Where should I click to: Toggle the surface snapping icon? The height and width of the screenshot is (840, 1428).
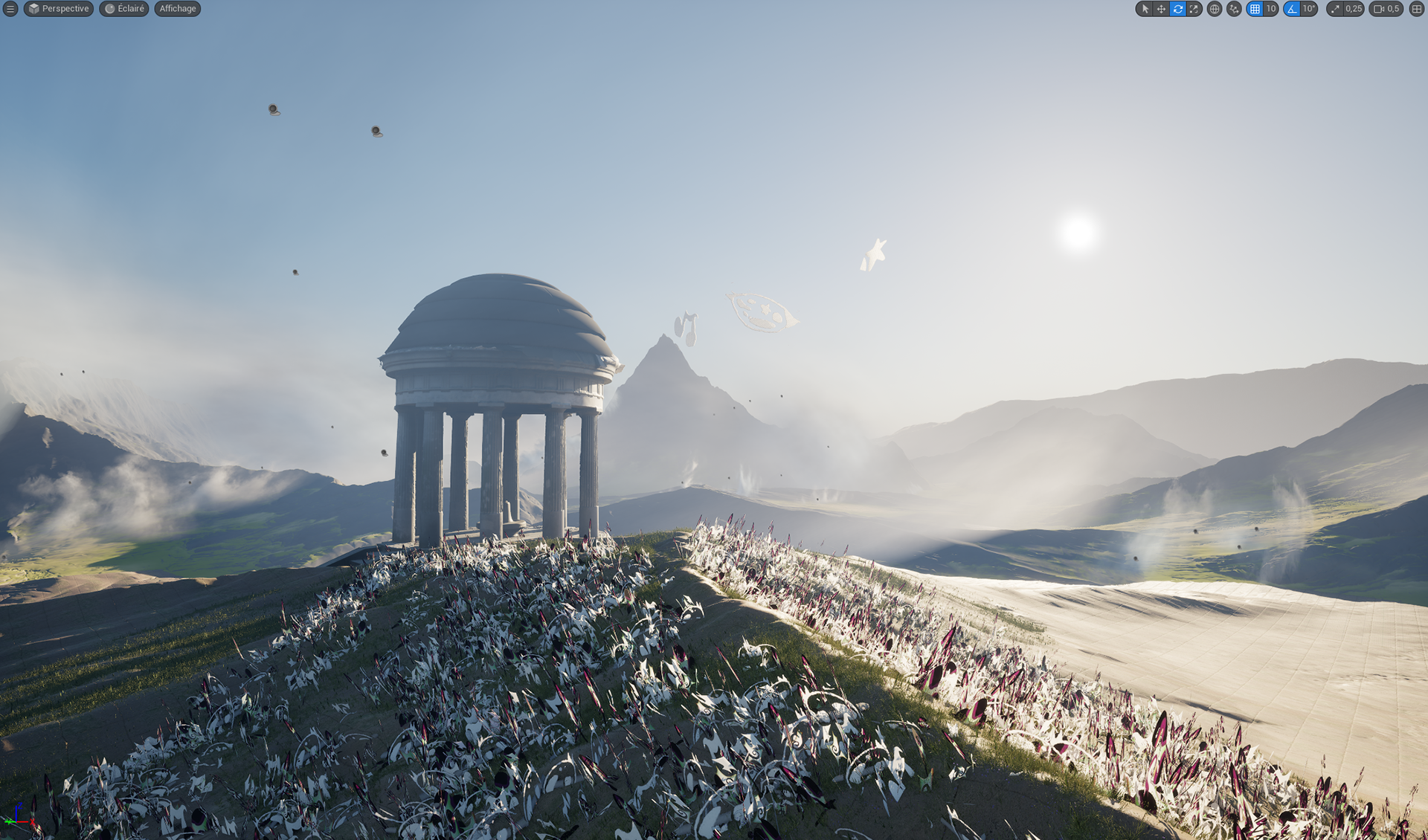(x=1234, y=9)
